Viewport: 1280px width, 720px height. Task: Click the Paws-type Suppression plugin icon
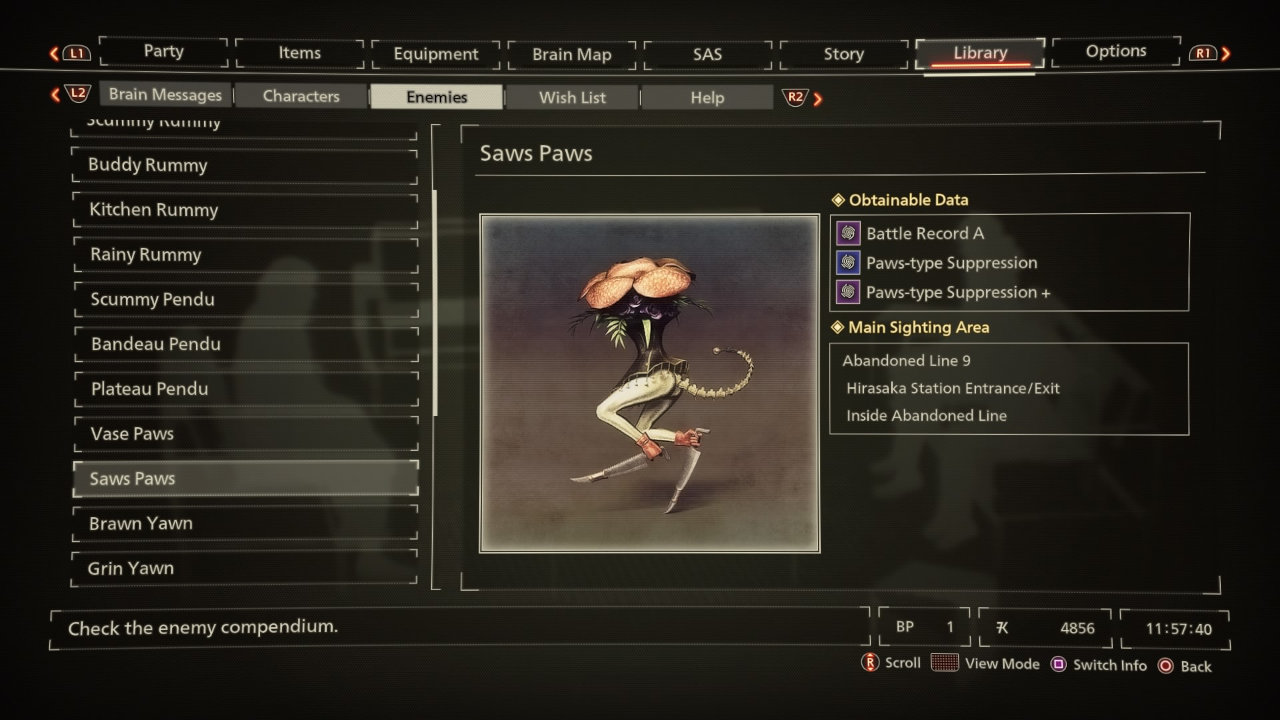click(x=847, y=262)
